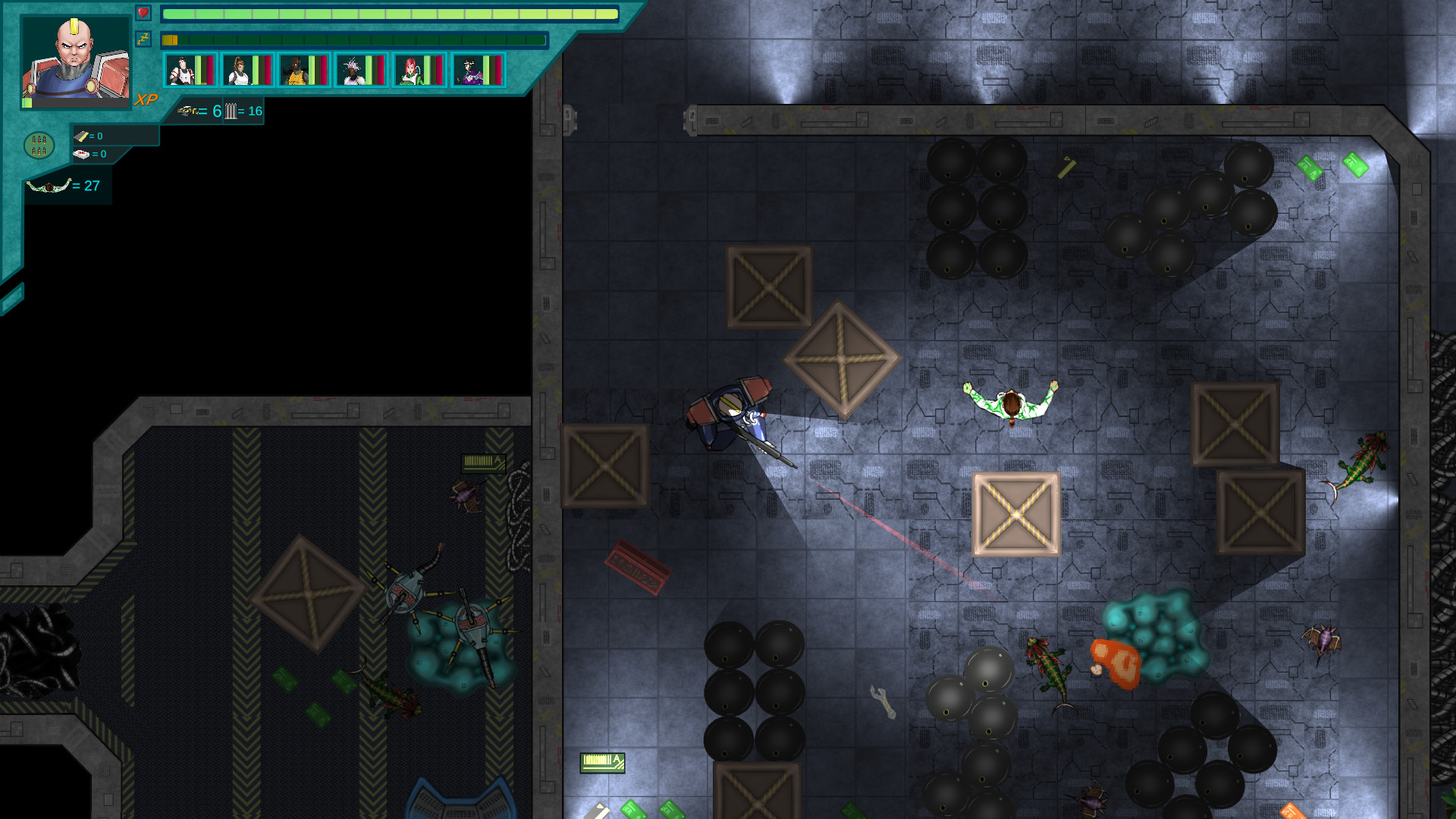Screen dimensions: 1456x819
Task: Click the medkit icon with count 0
Action: tap(82, 152)
